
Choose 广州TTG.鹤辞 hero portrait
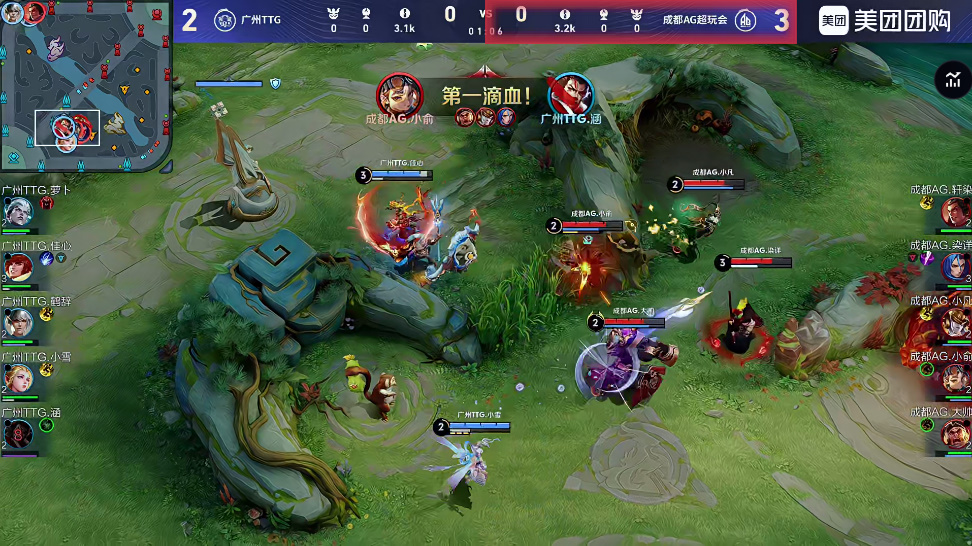tap(17, 322)
